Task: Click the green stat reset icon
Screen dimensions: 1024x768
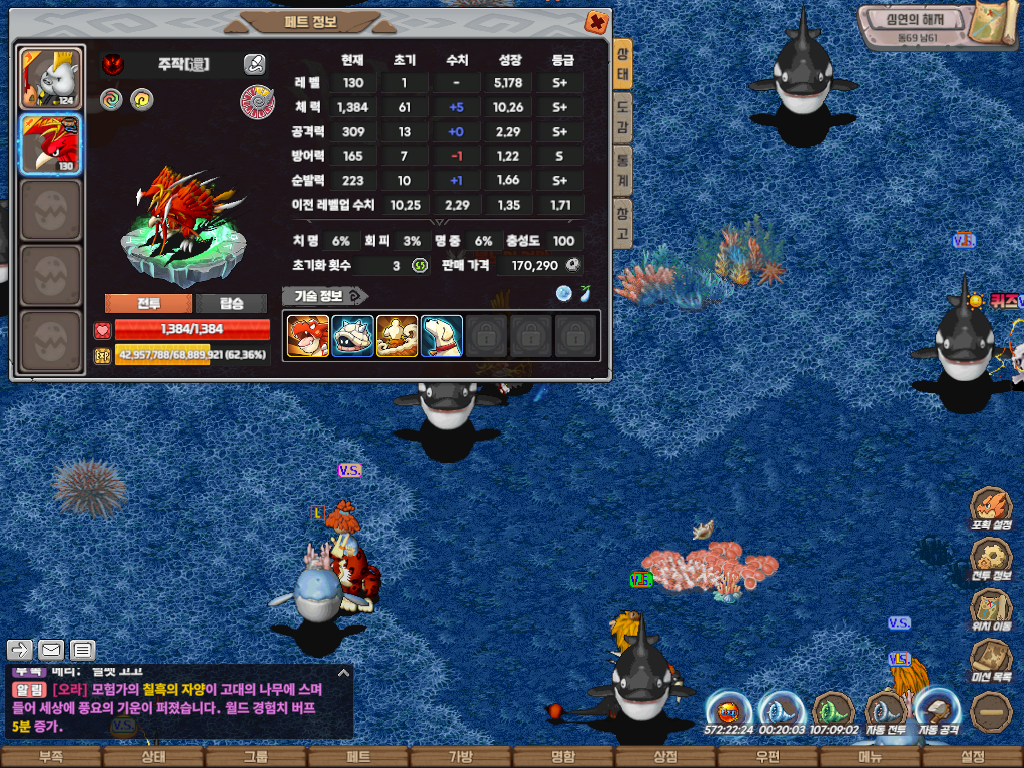Action: pyautogui.click(x=420, y=265)
